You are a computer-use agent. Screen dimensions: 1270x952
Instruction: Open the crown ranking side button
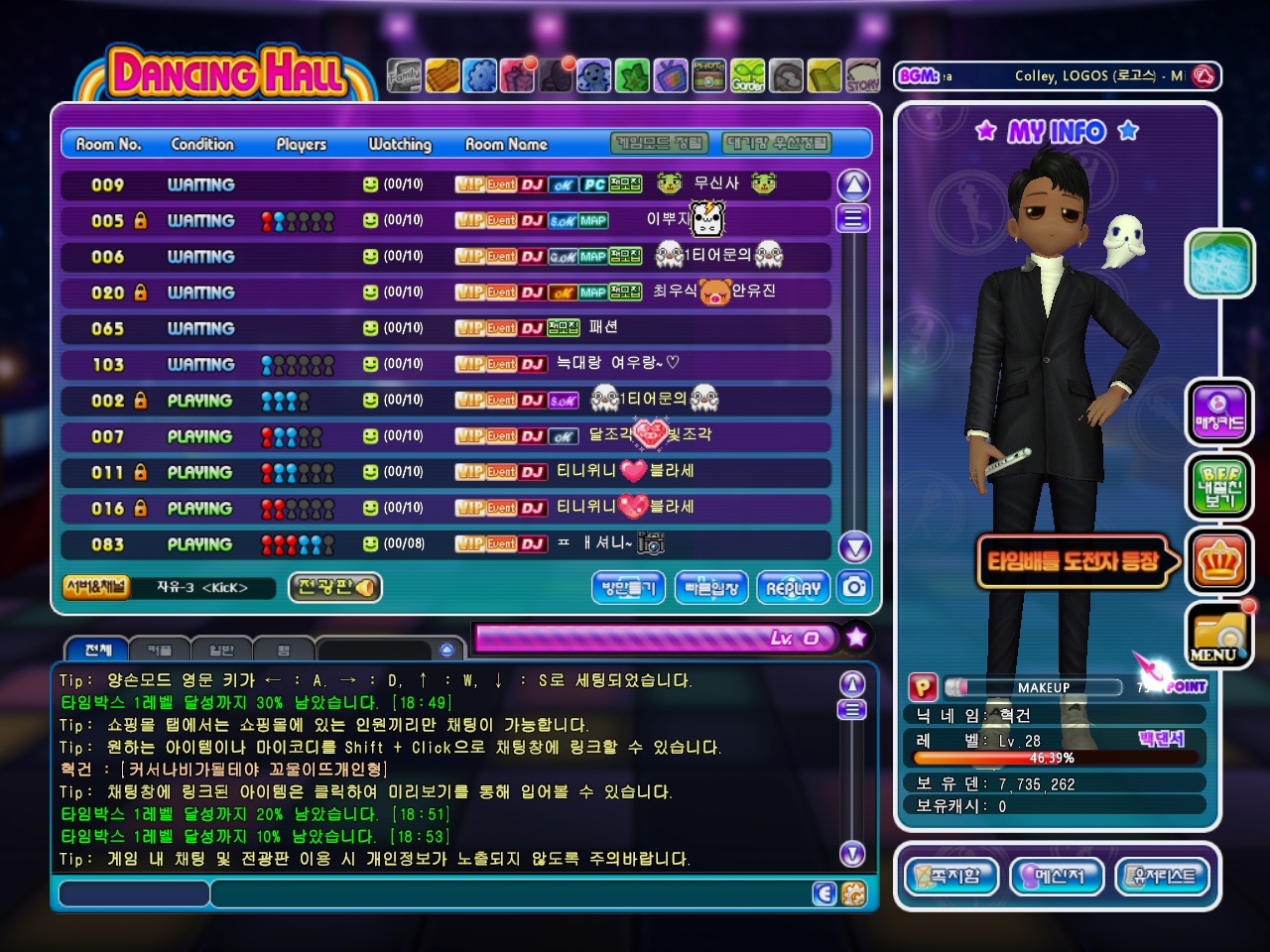[1219, 562]
